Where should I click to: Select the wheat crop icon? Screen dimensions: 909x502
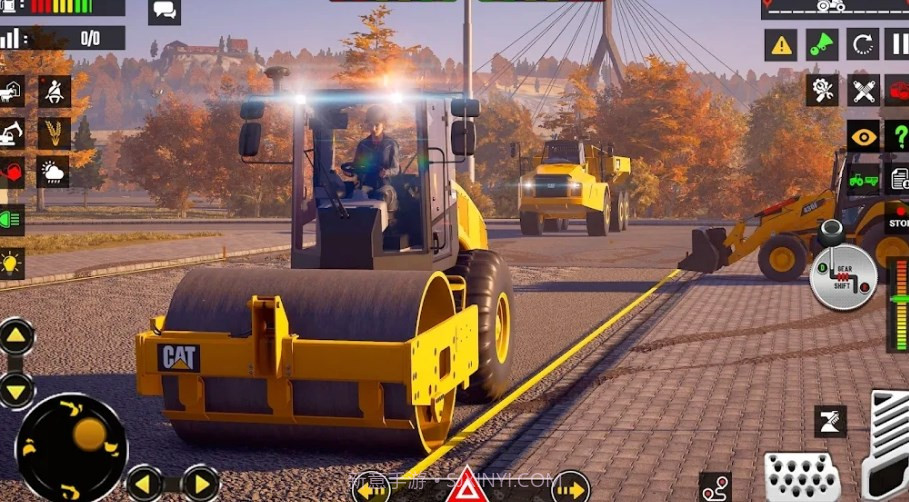pos(54,133)
